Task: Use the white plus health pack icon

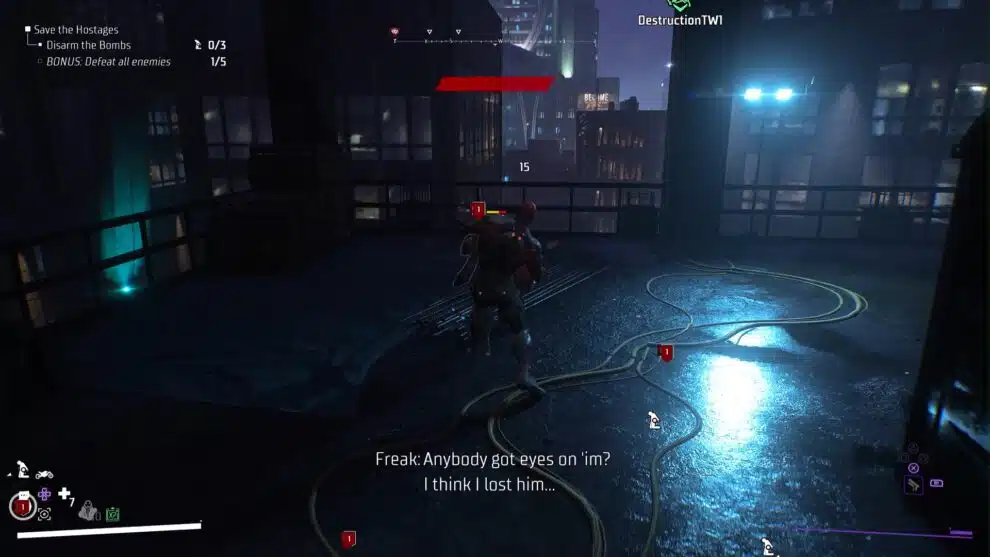Action: 65,494
